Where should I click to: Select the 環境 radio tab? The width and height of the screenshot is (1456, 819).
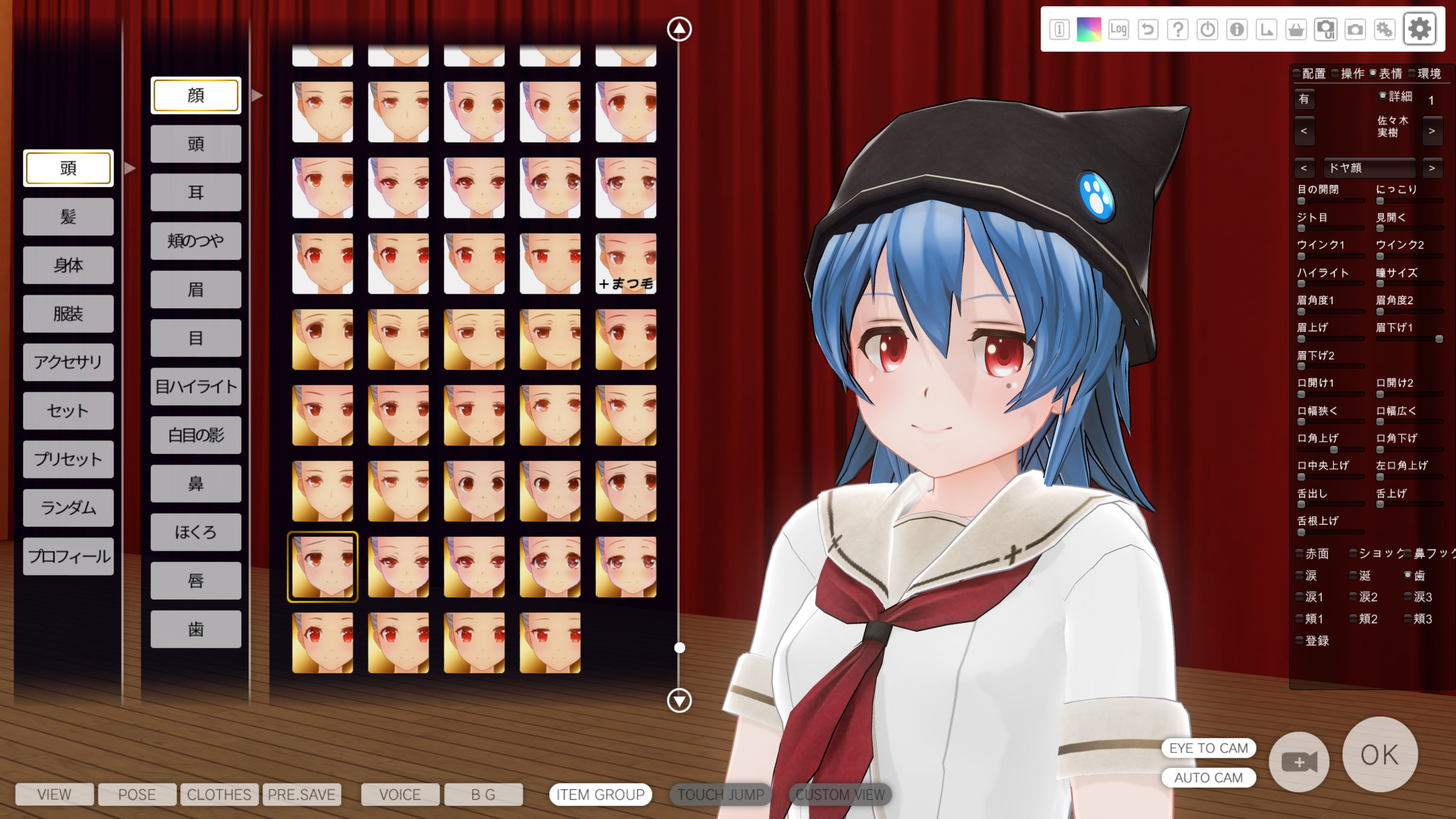pyautogui.click(x=1413, y=73)
